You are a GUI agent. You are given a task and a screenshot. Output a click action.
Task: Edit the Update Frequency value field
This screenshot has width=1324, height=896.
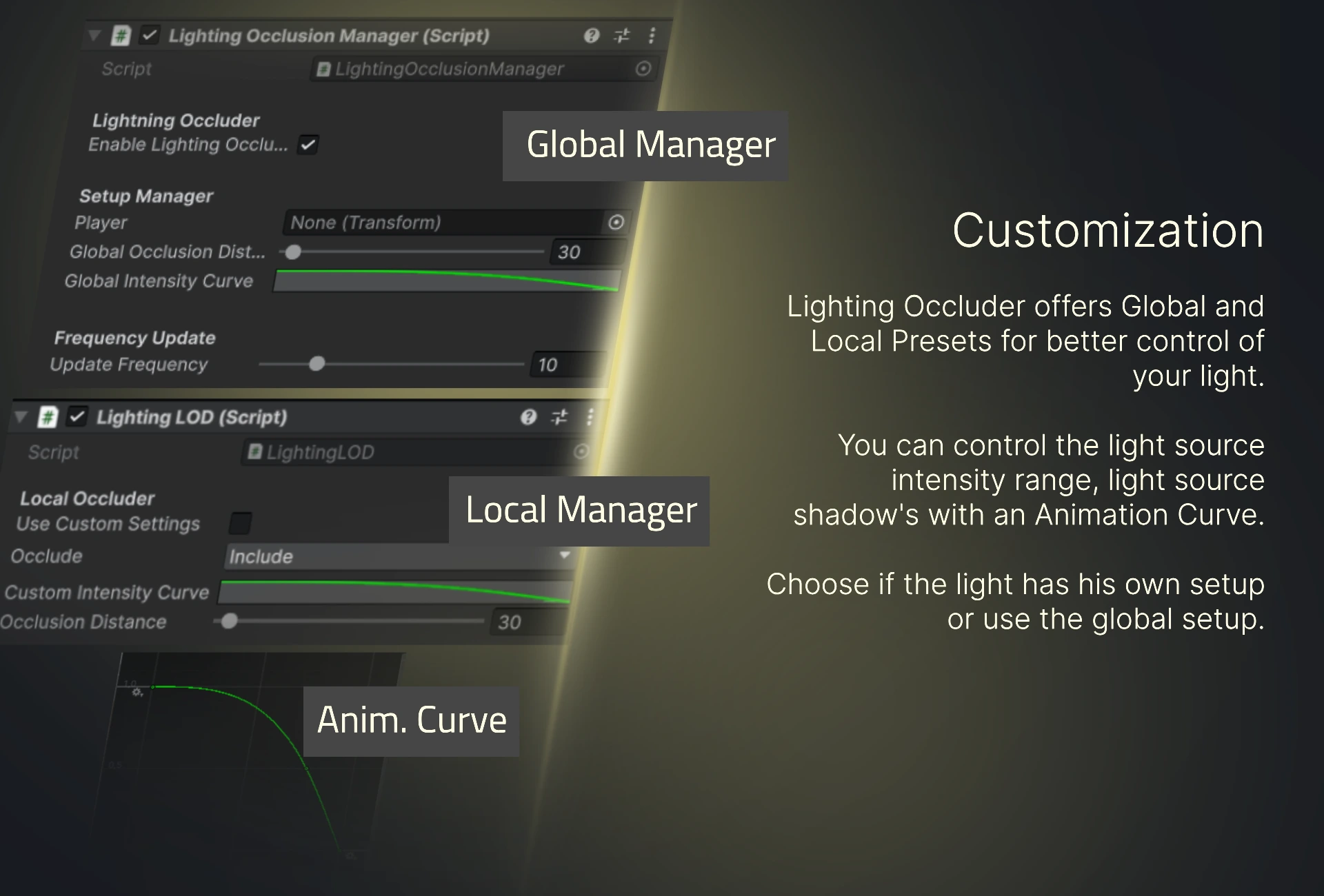click(x=565, y=365)
